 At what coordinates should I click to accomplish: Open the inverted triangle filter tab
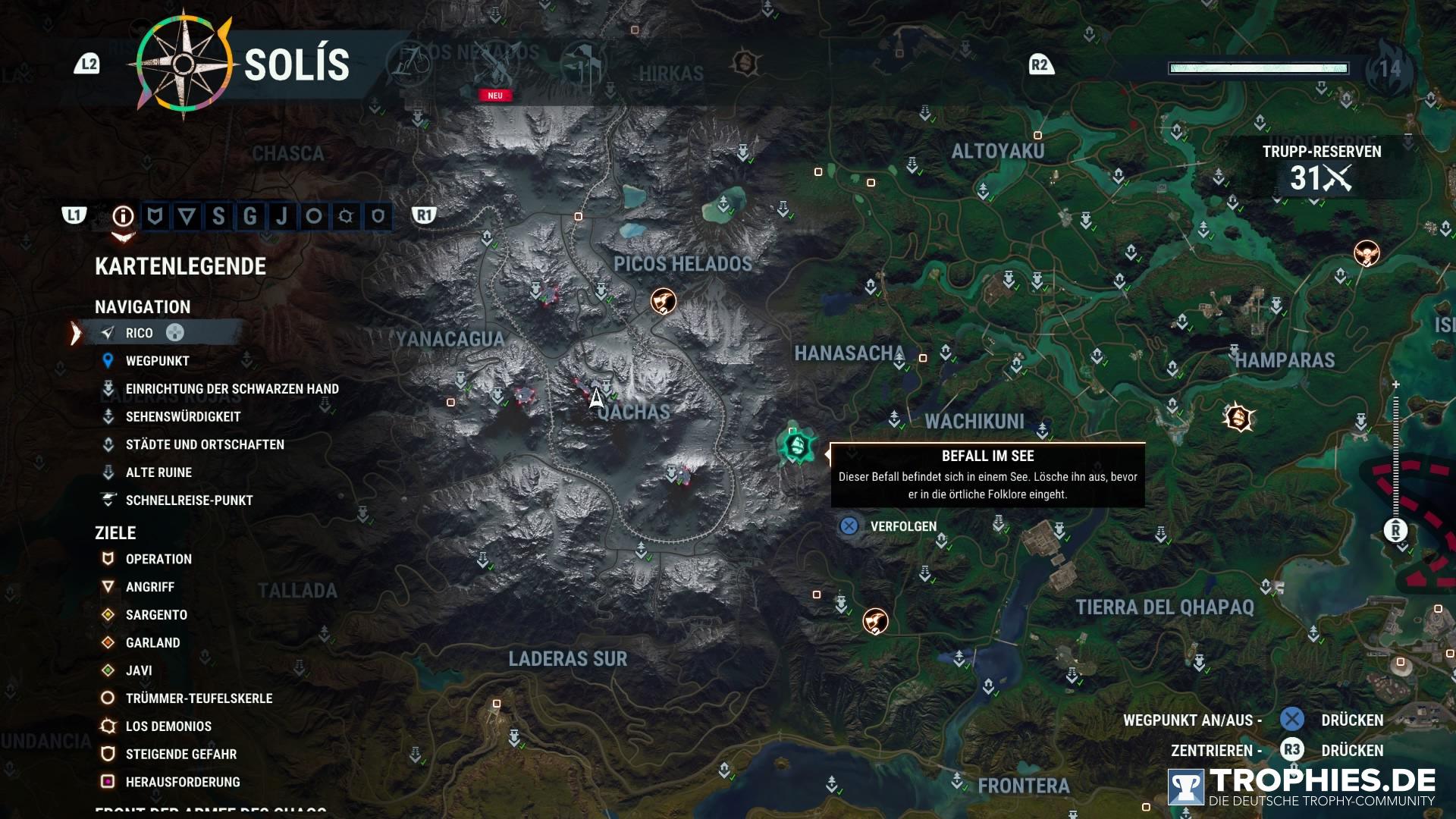tap(187, 217)
